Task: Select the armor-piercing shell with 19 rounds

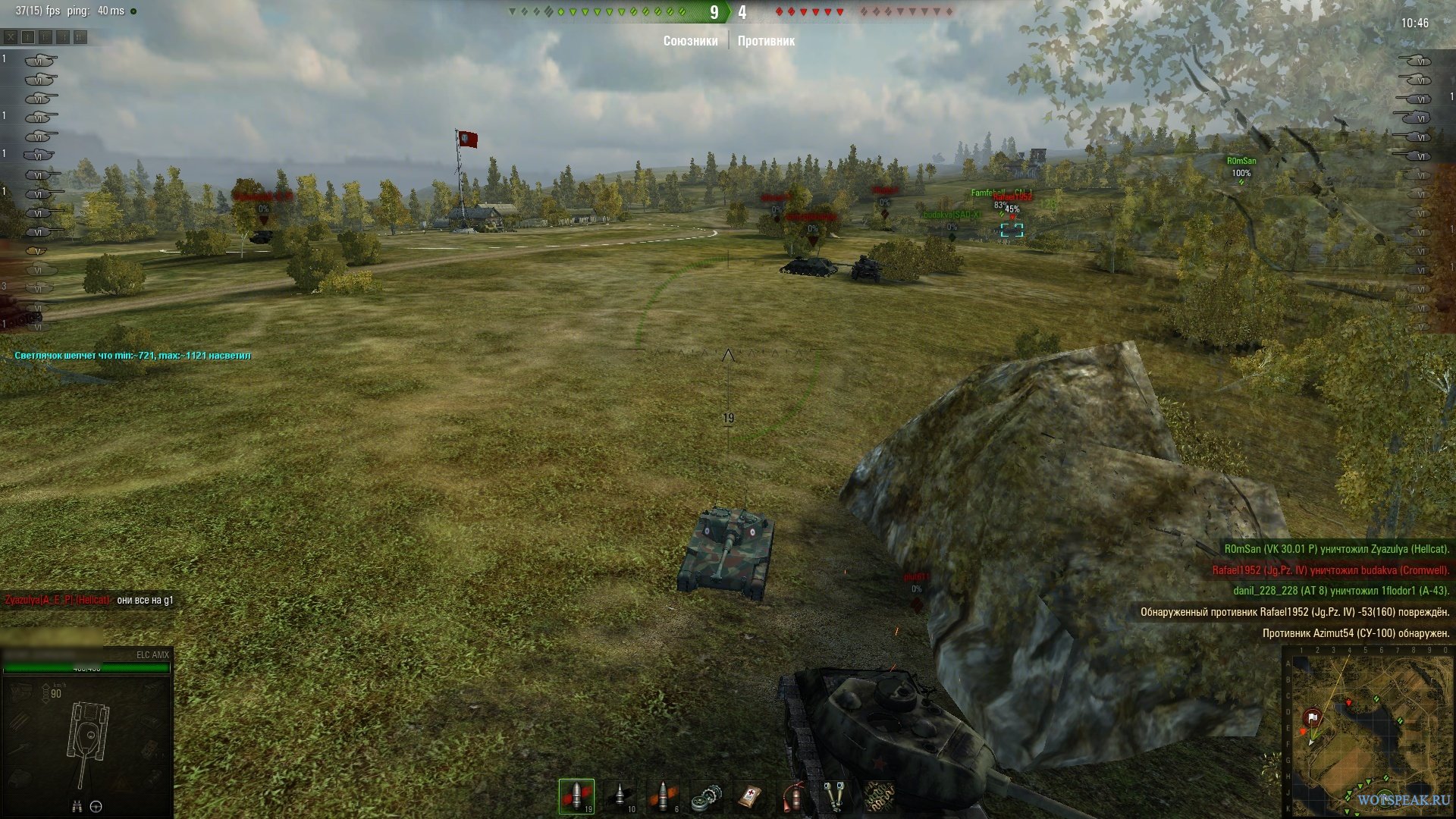Action: [576, 796]
